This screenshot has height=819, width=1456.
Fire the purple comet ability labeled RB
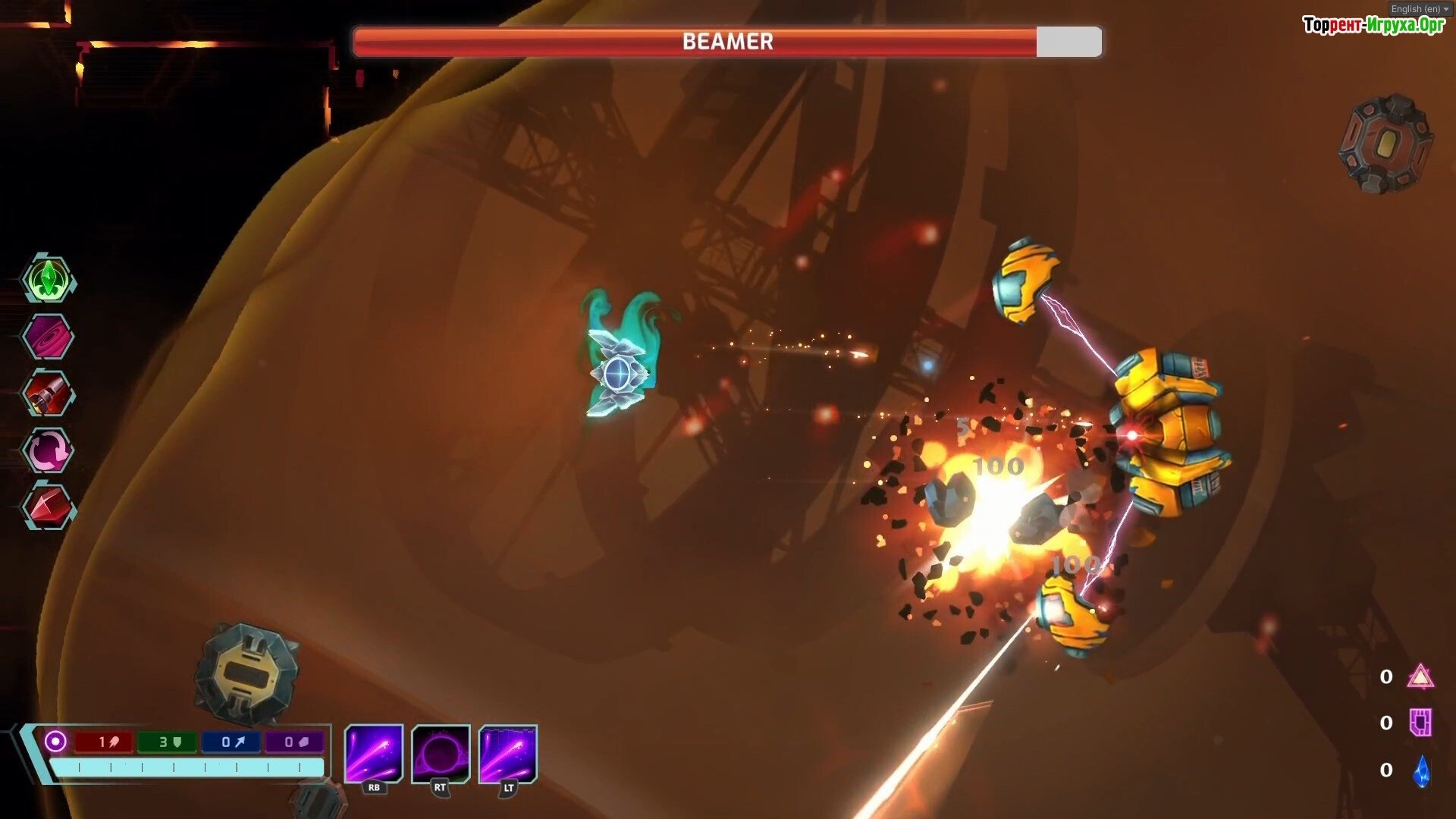click(373, 754)
